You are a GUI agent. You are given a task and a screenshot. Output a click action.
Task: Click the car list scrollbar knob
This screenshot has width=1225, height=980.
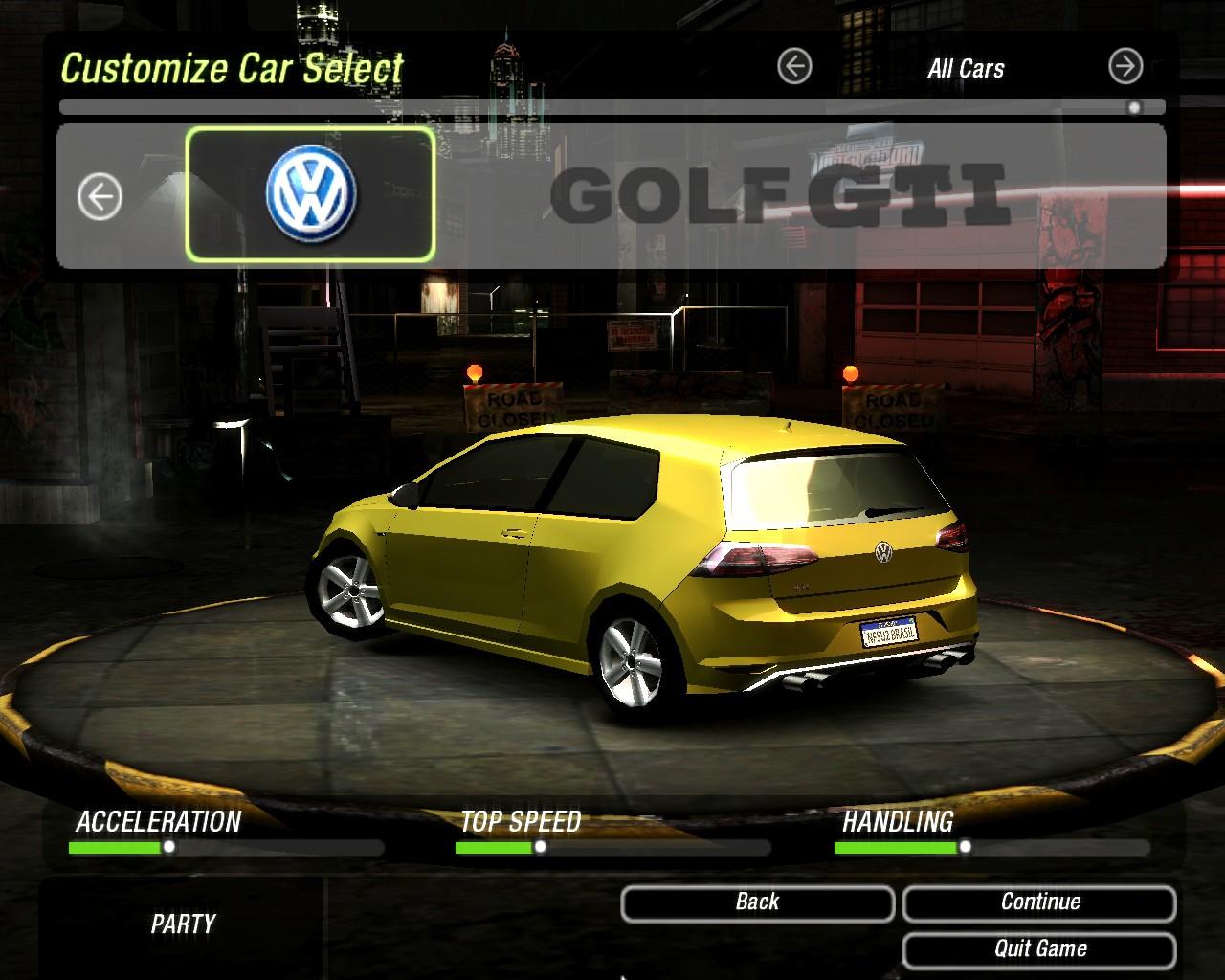[x=1134, y=107]
